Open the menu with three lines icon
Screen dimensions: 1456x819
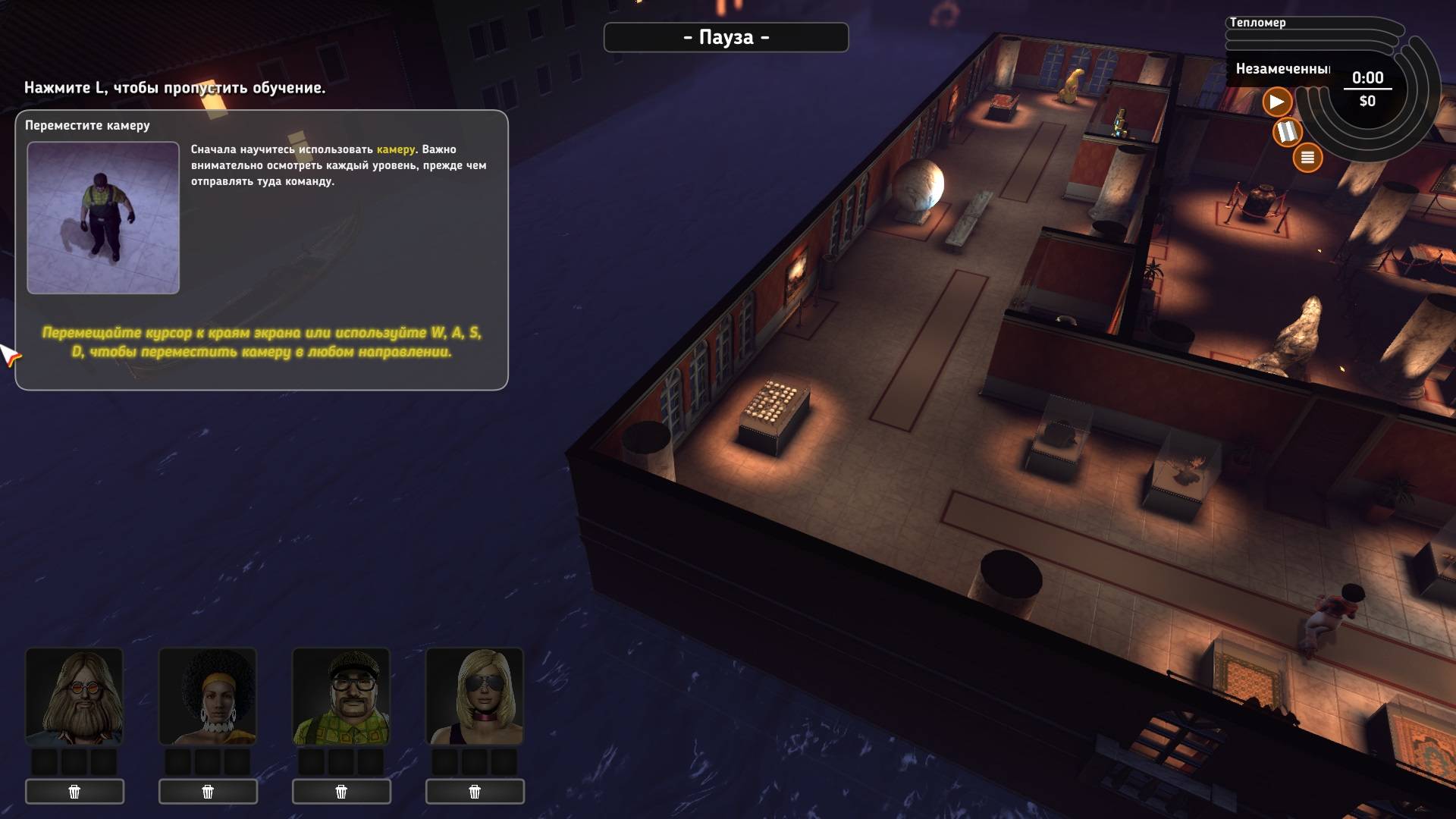point(1307,158)
